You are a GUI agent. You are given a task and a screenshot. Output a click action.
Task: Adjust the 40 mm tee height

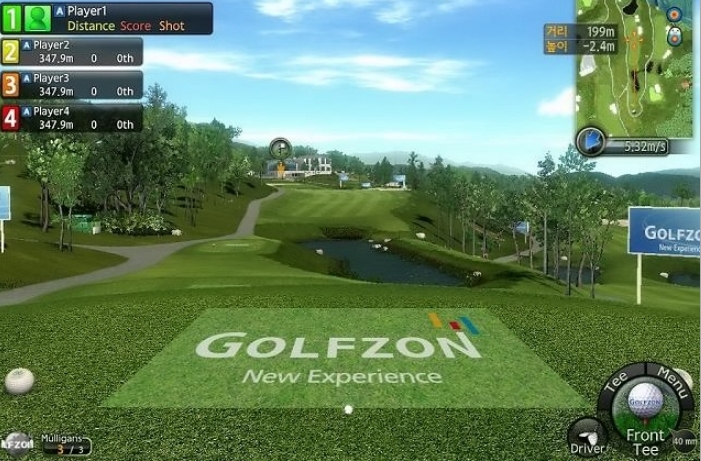tap(685, 440)
